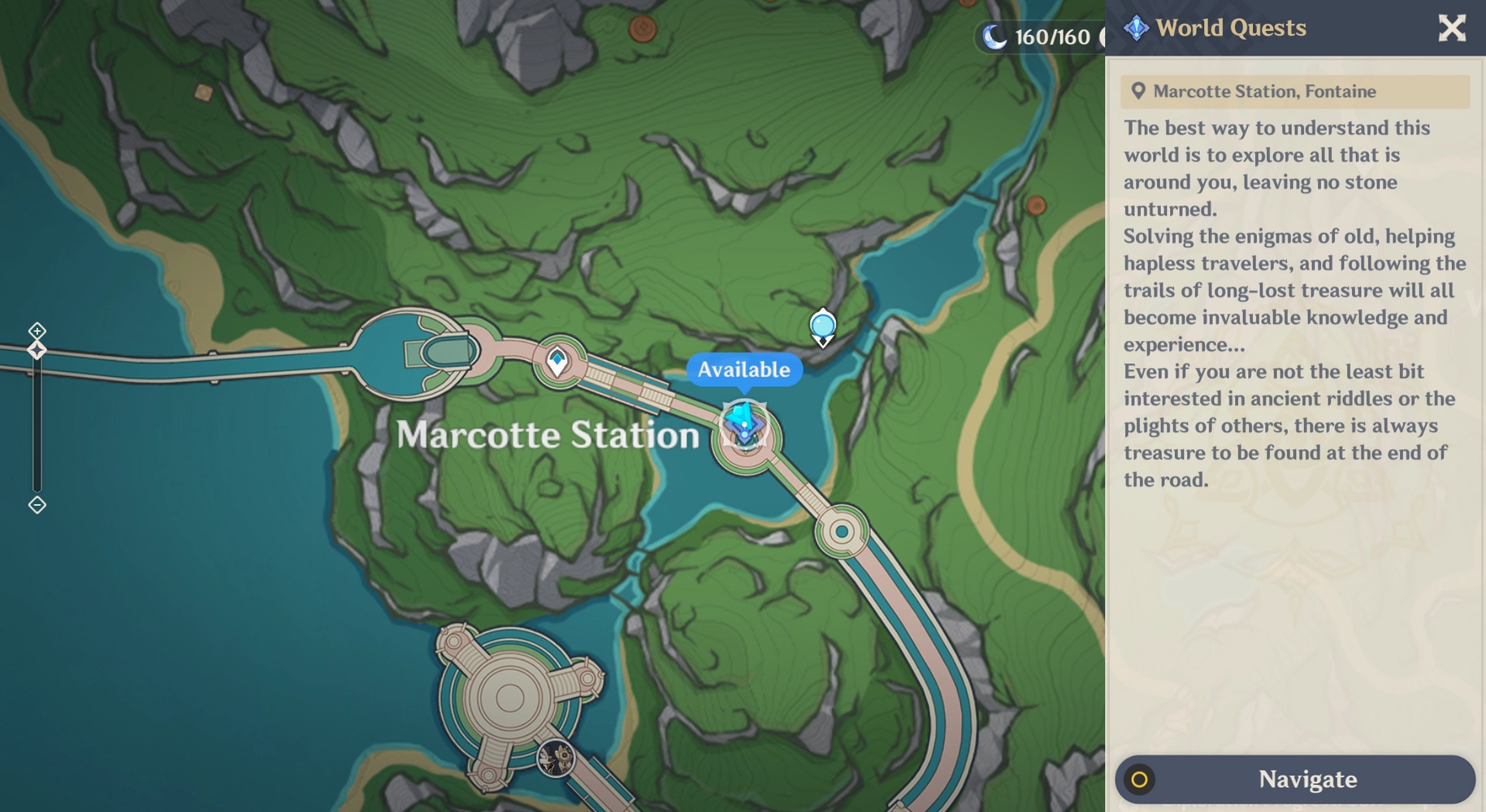Image resolution: width=1486 pixels, height=812 pixels.
Task: Select the player position marker northeast of Marcotte Station
Action: coord(821,325)
